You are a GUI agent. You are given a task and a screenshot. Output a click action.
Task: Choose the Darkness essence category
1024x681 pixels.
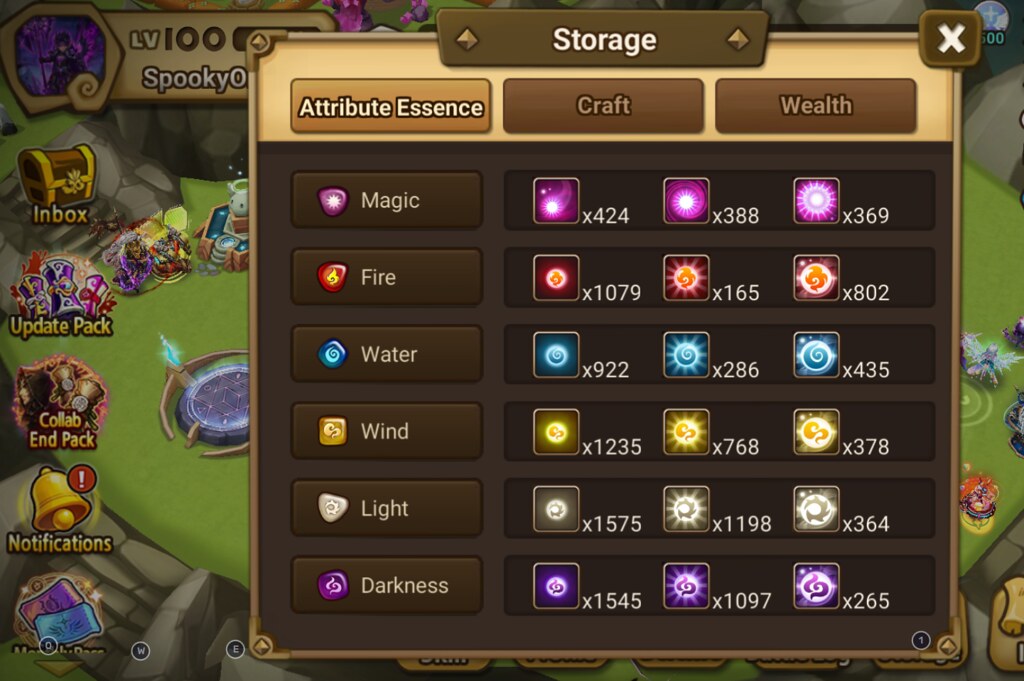(387, 585)
